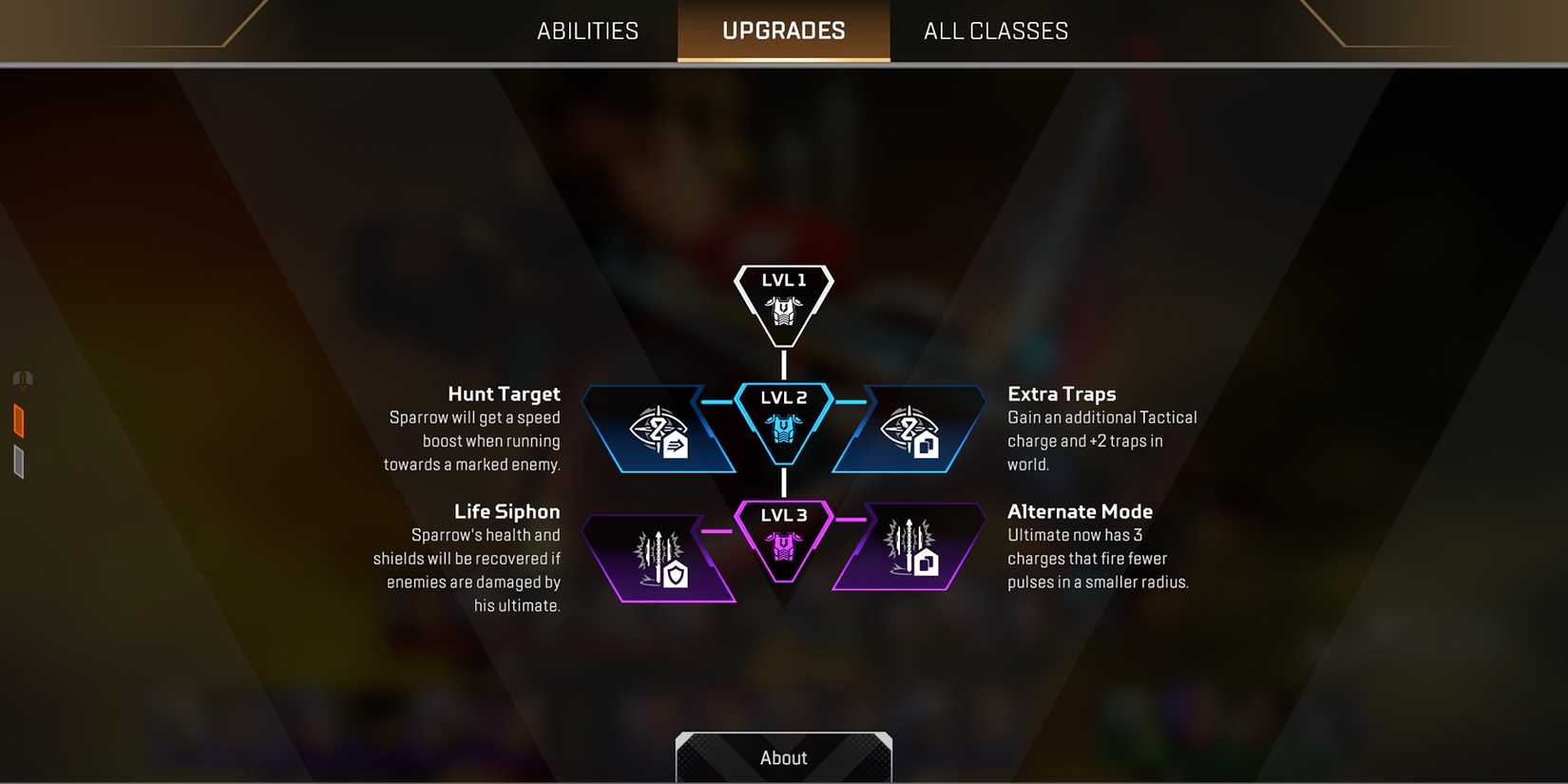Open the ALL CLASSES tab
Viewport: 1568px width, 784px height.
994,29
